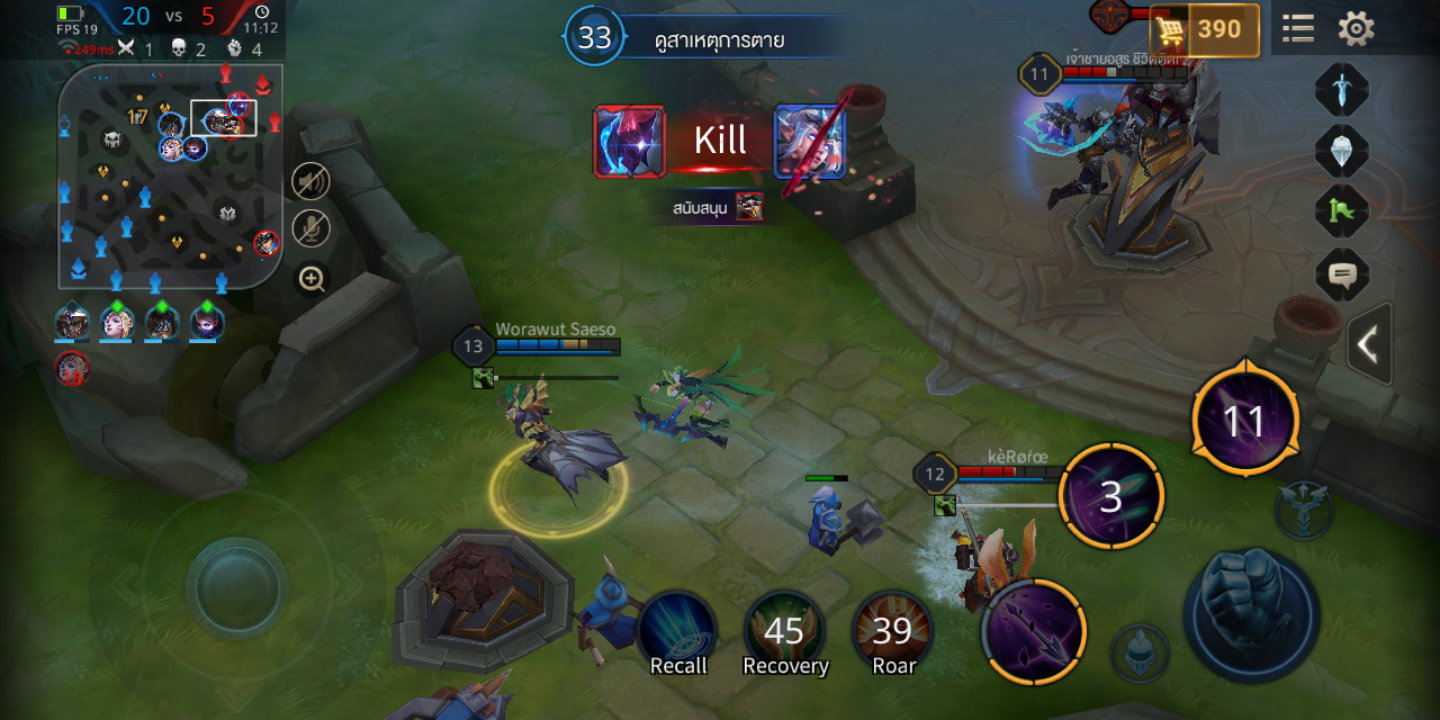This screenshot has height=720, width=1440.
Task: Click the magnifier zoom button
Action: (x=311, y=279)
